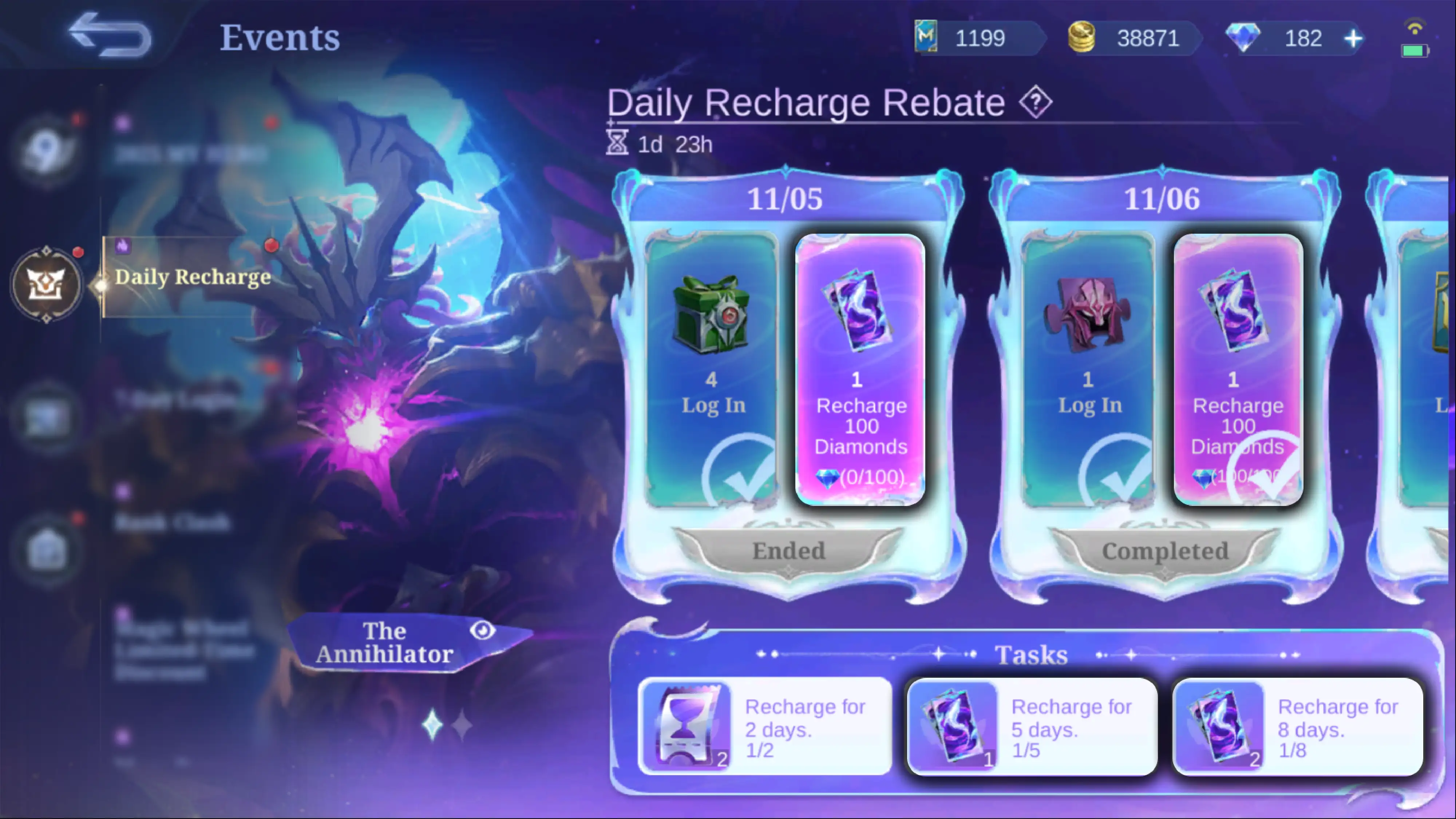Viewport: 1456px width, 819px height.
Task: Click the Completed button under 11/06
Action: point(1165,551)
